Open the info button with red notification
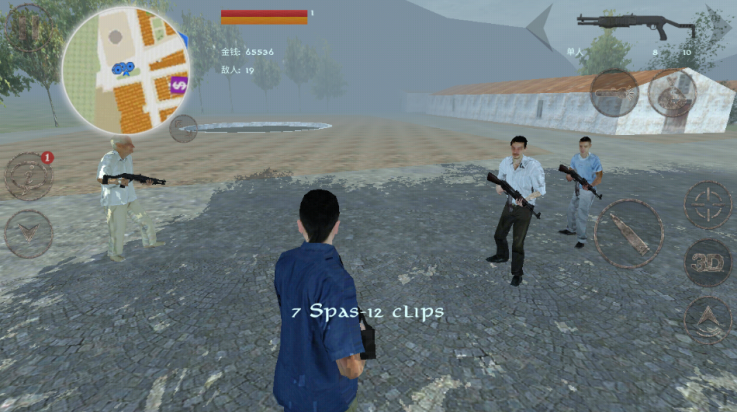Screen dimensions: 737x412 tap(29, 176)
